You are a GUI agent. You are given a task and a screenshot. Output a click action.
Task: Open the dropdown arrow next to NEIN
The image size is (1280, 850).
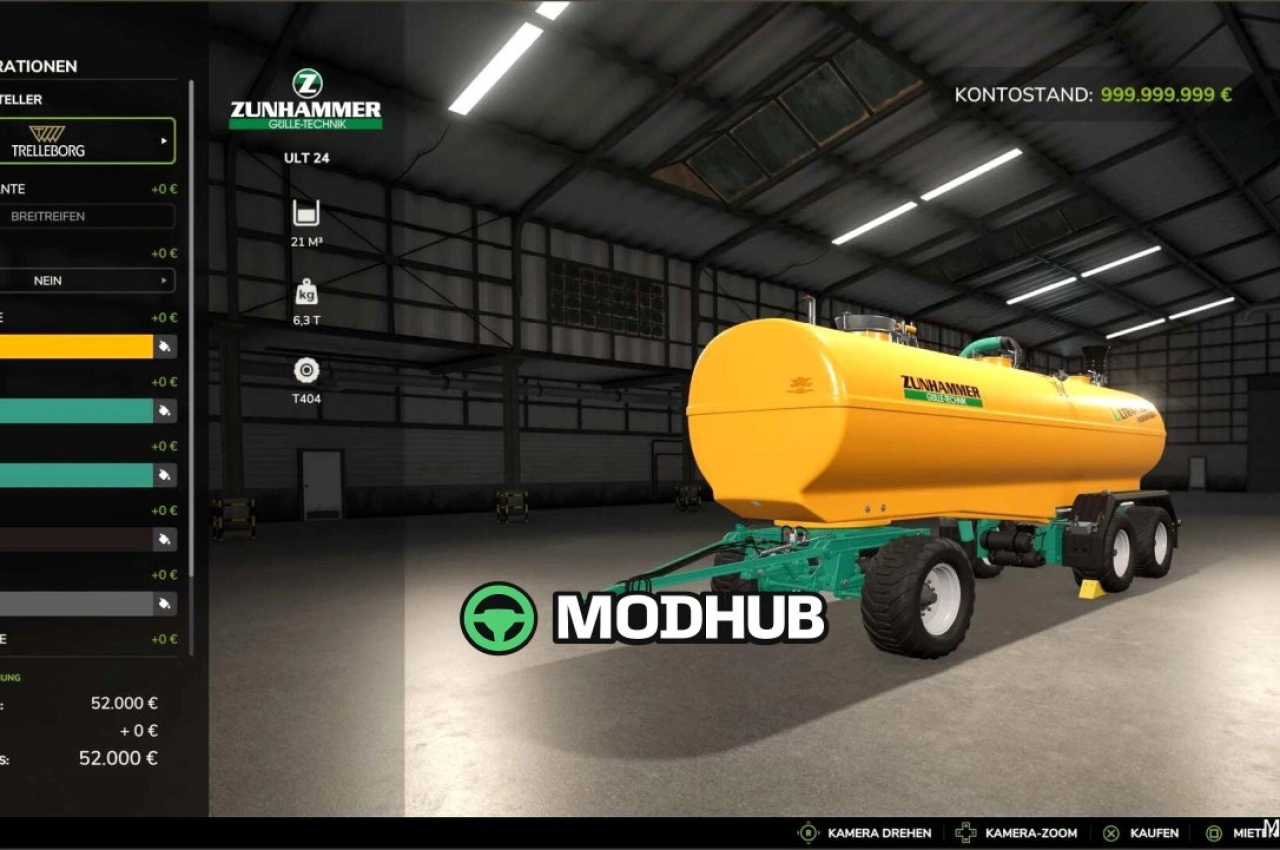(162, 280)
